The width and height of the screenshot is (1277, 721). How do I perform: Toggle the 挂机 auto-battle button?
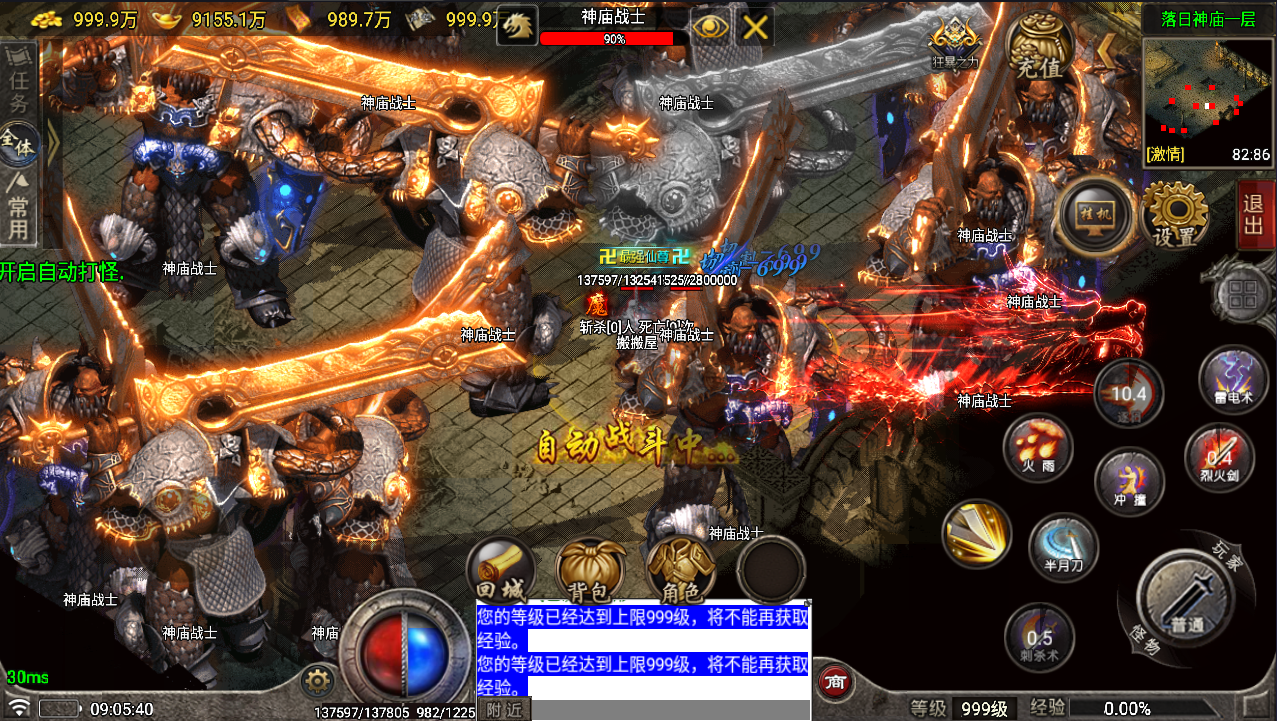point(1096,214)
